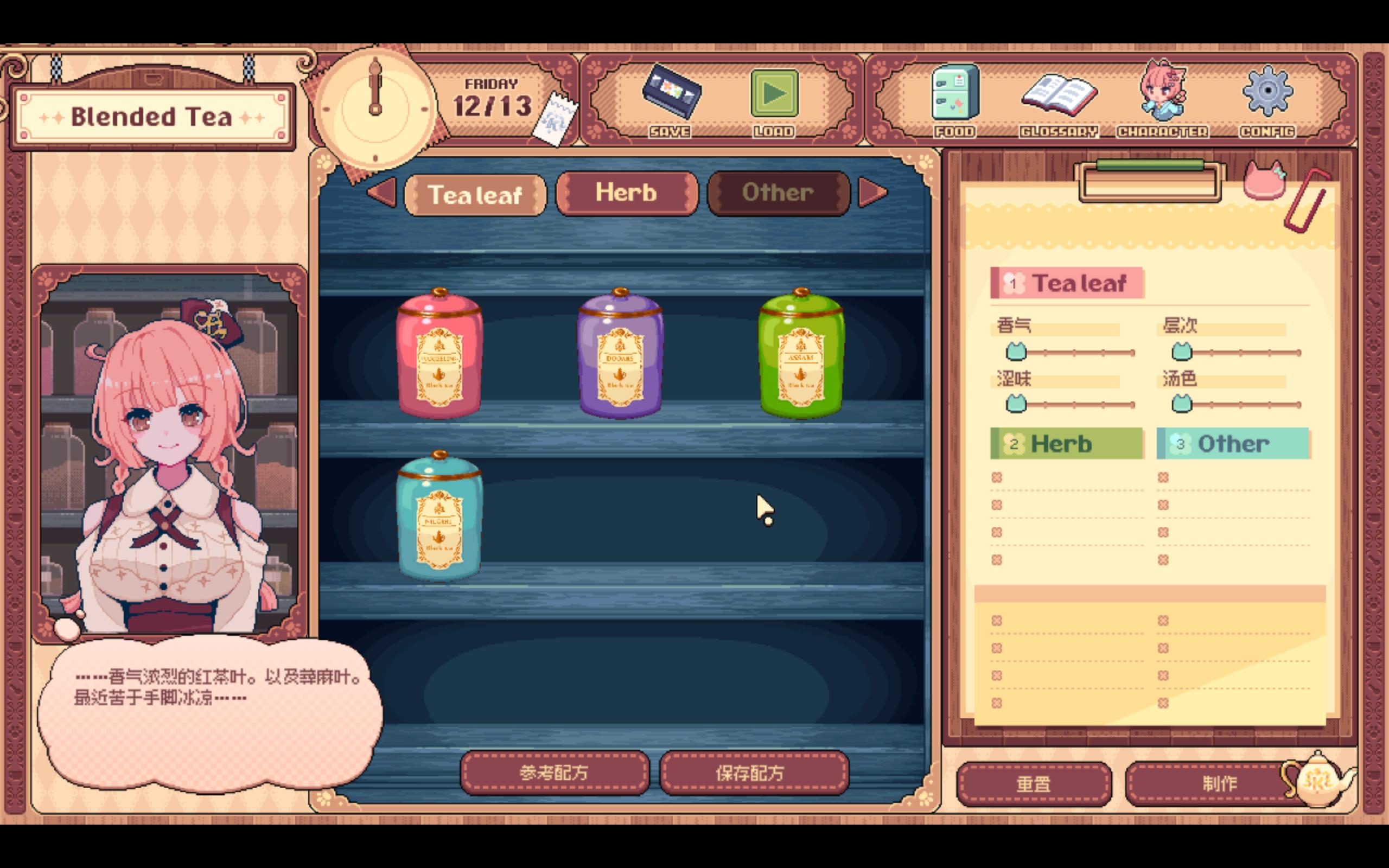The image size is (1389, 868).
Task: Pick the pink Darjeeling tea jar
Action: [x=439, y=354]
